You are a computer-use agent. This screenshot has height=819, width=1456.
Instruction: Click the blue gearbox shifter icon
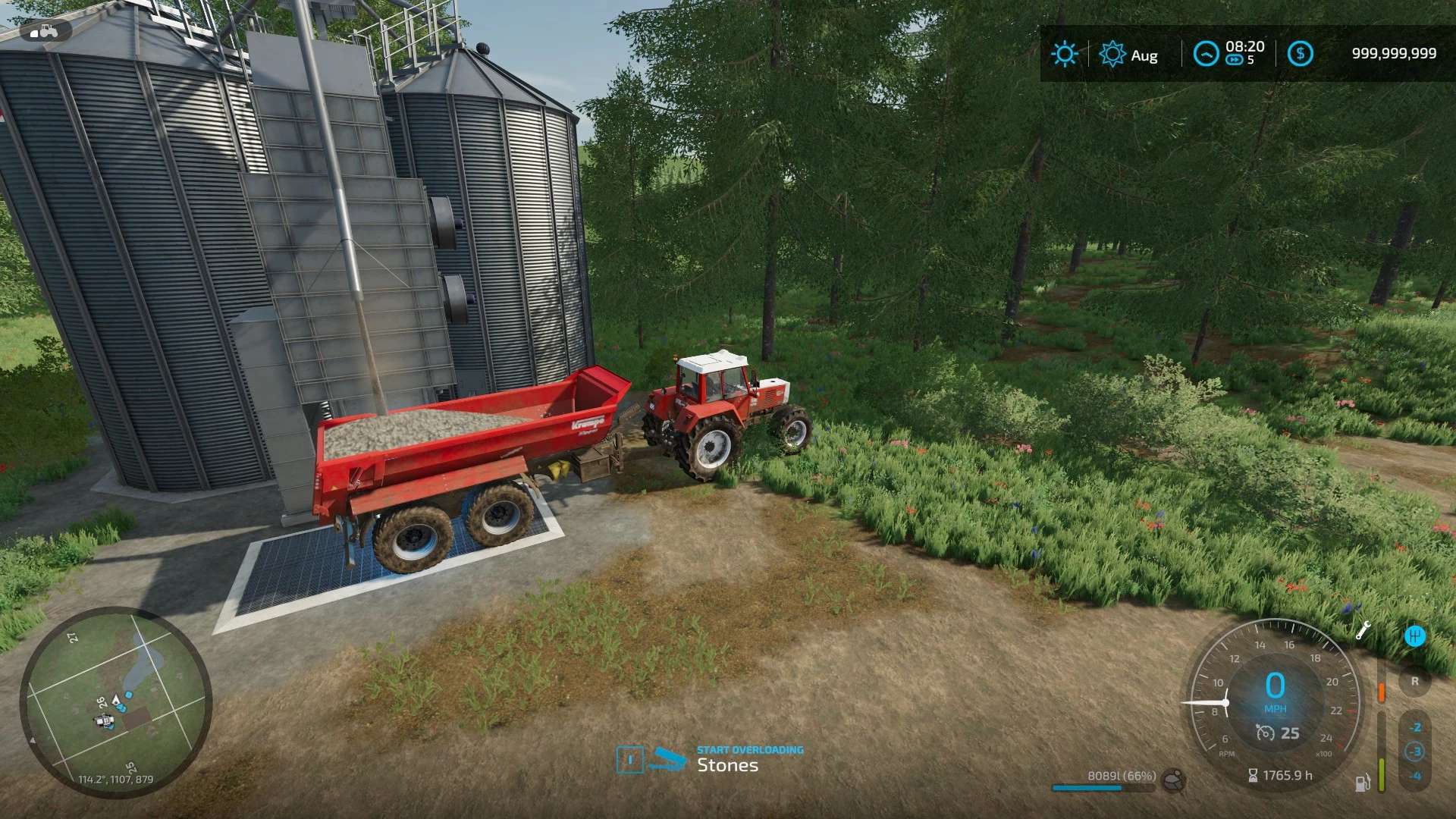coord(1414,636)
